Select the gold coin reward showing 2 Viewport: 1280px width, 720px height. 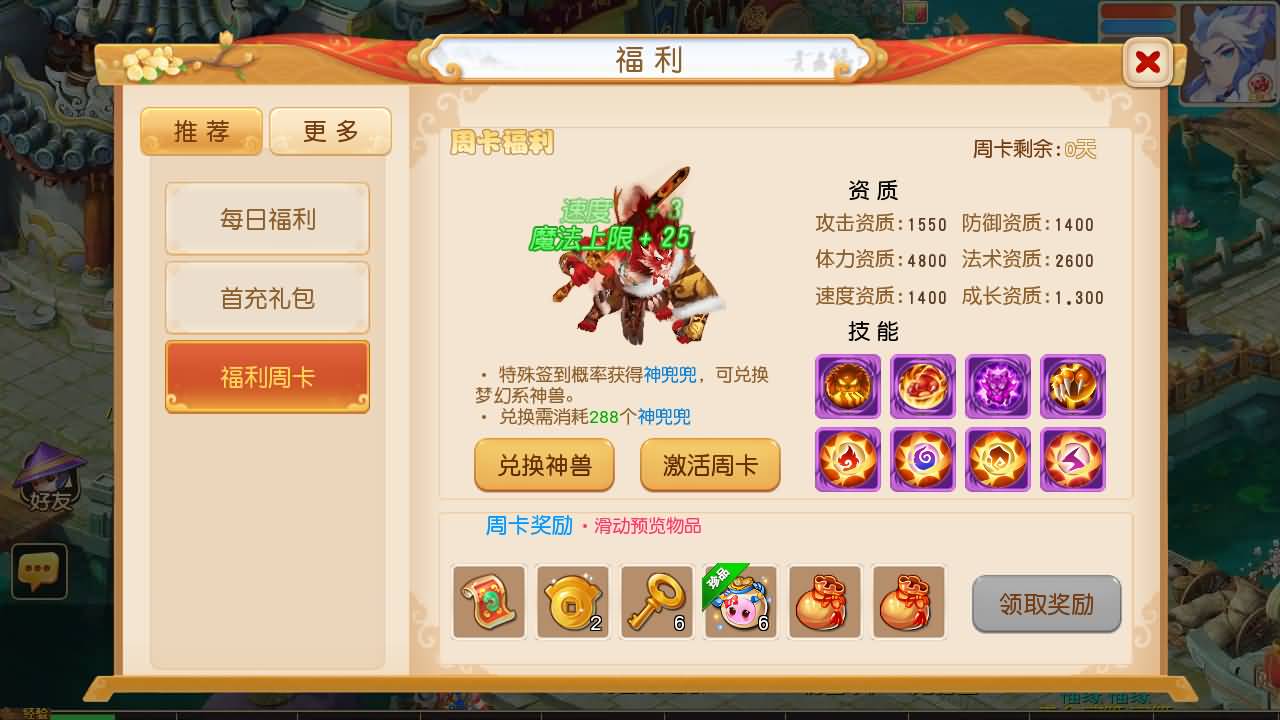point(573,602)
